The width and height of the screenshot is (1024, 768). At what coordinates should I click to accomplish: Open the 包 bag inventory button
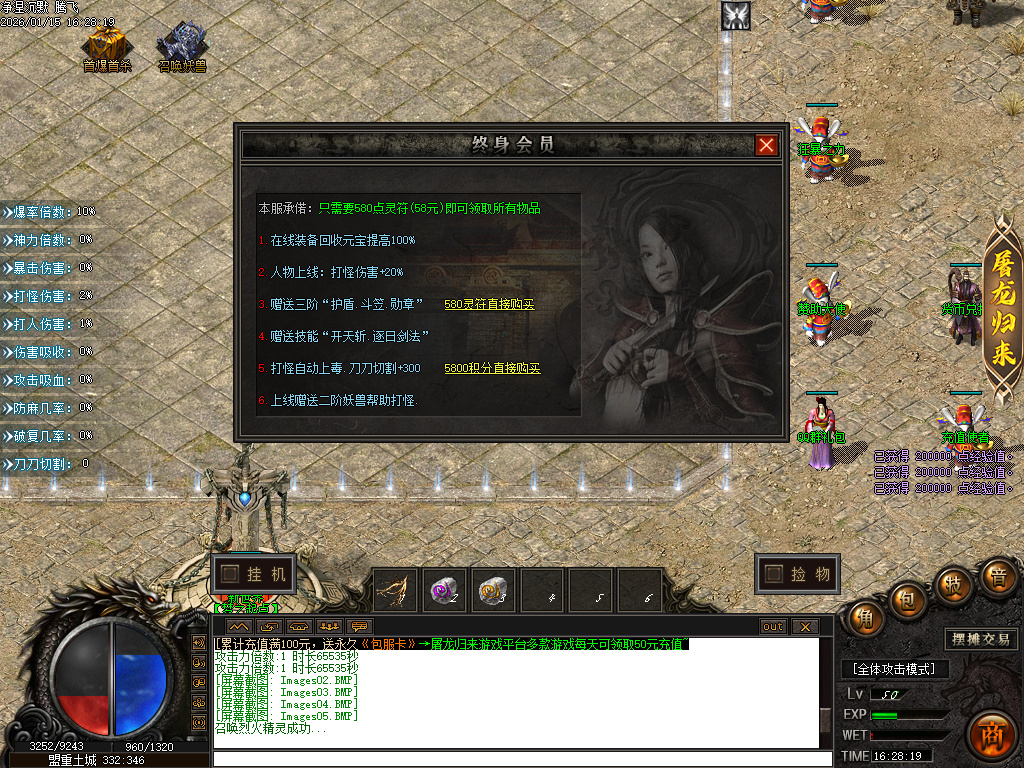(908, 598)
